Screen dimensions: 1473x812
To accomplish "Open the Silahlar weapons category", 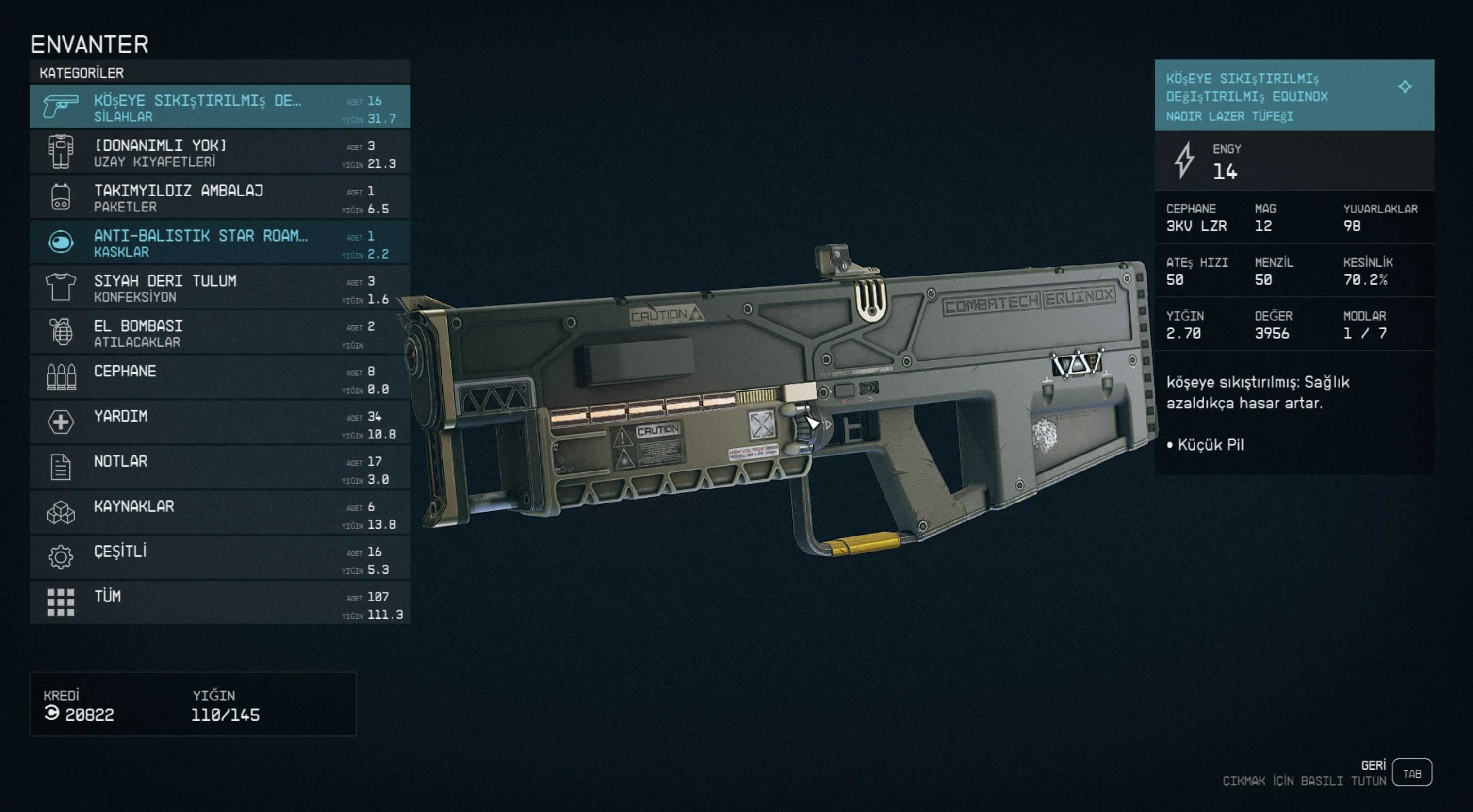I will coord(220,108).
